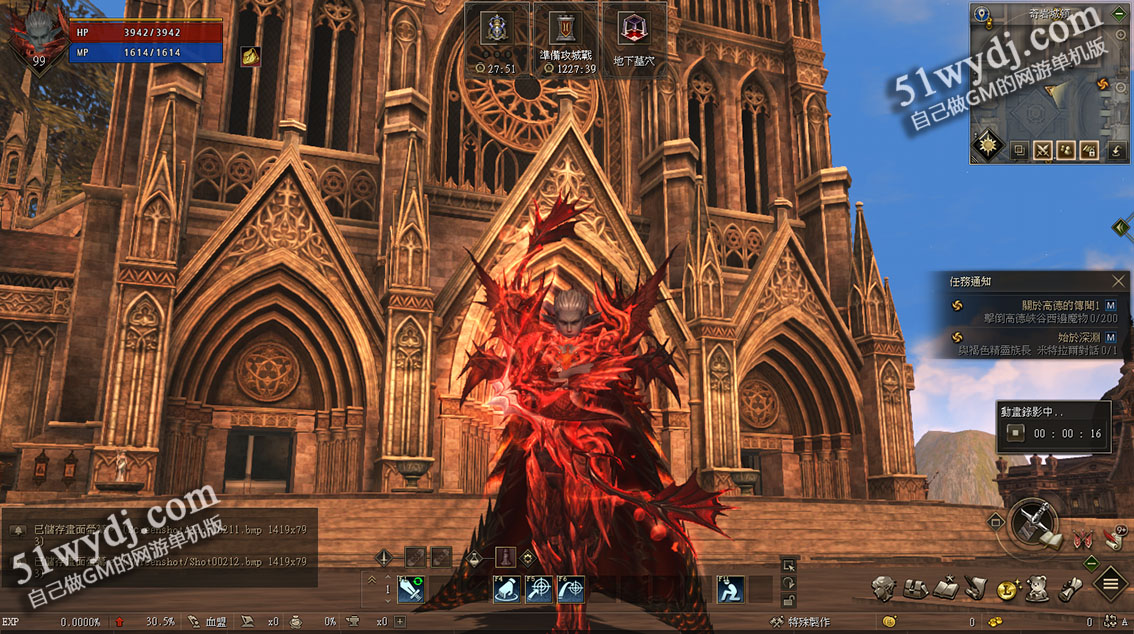Open the siege preparation timer icon
1134x634 pixels.
(x=568, y=30)
